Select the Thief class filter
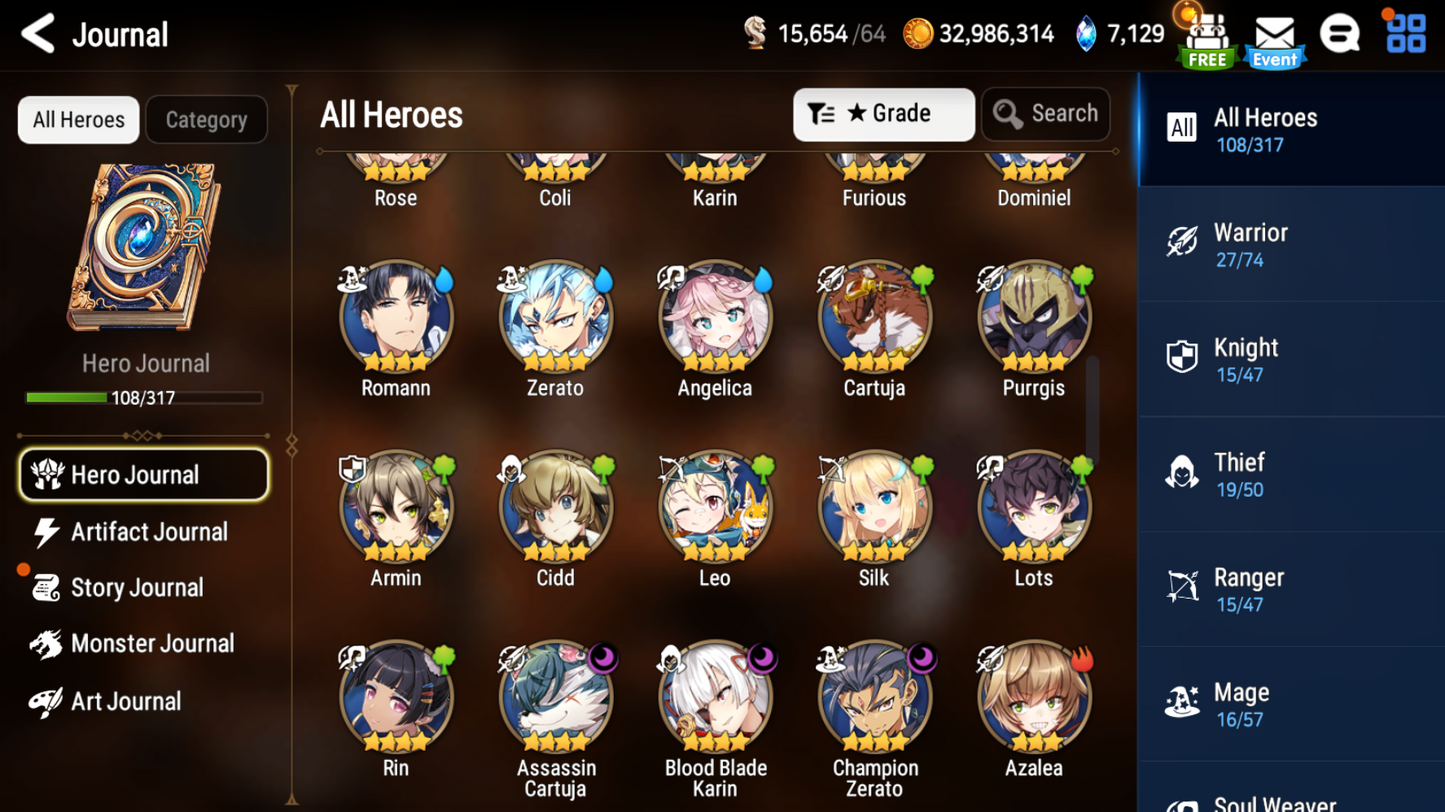The width and height of the screenshot is (1445, 812). [x=1290, y=473]
